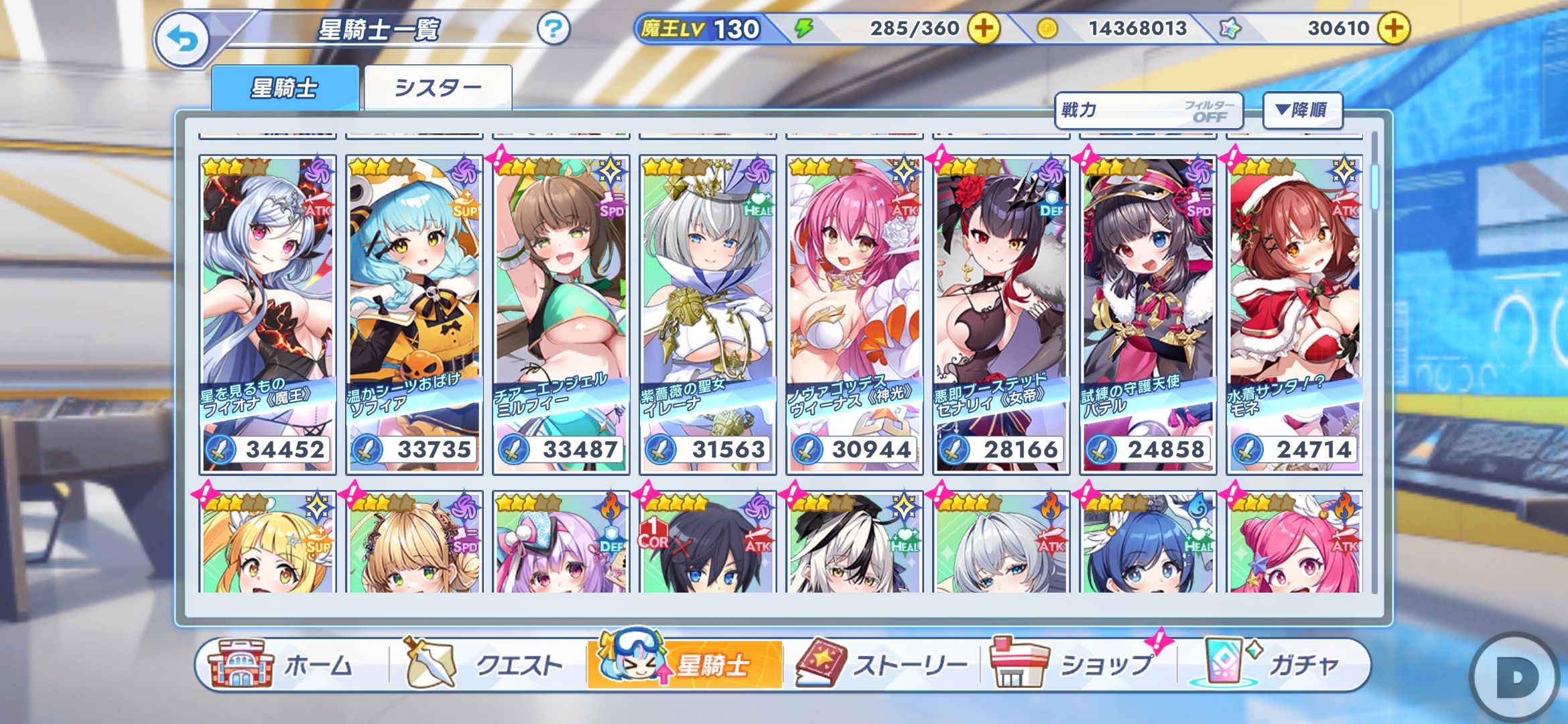Select the フィオナ《魔王》 character card

pos(267,314)
